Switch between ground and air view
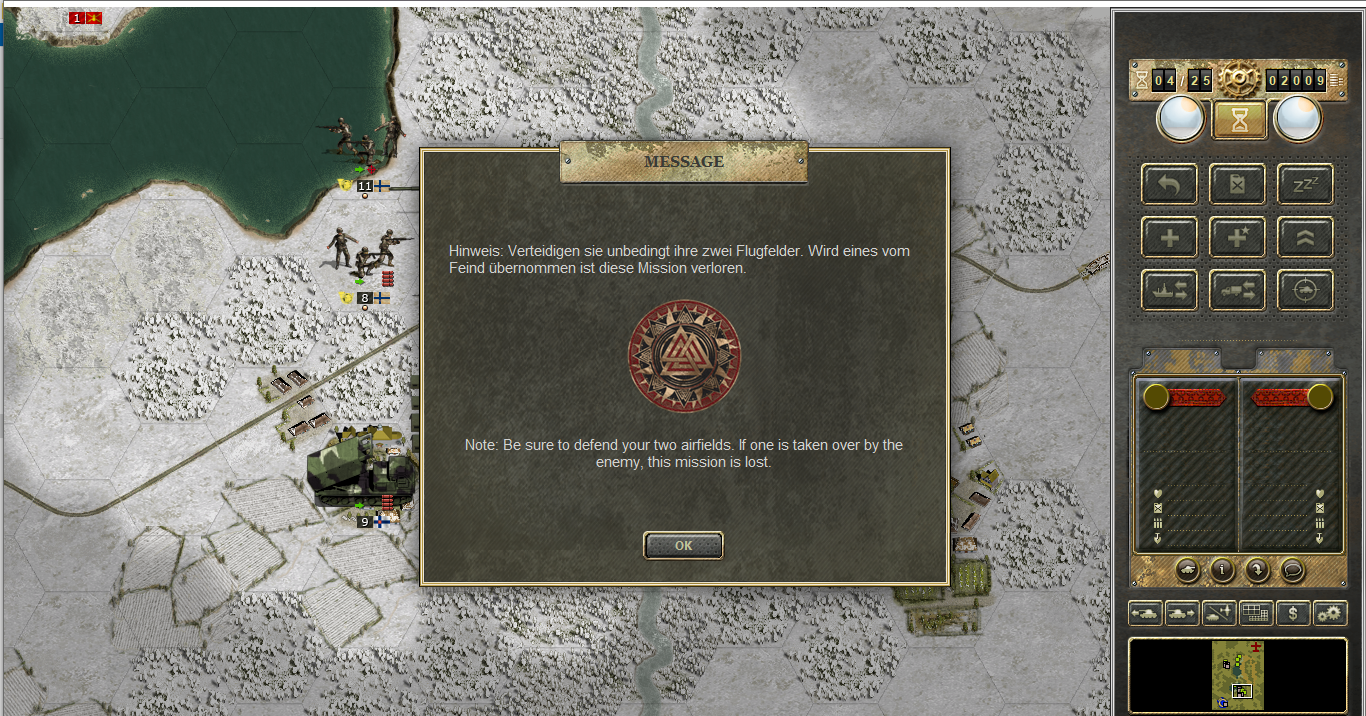1366x716 pixels. (x=1219, y=613)
